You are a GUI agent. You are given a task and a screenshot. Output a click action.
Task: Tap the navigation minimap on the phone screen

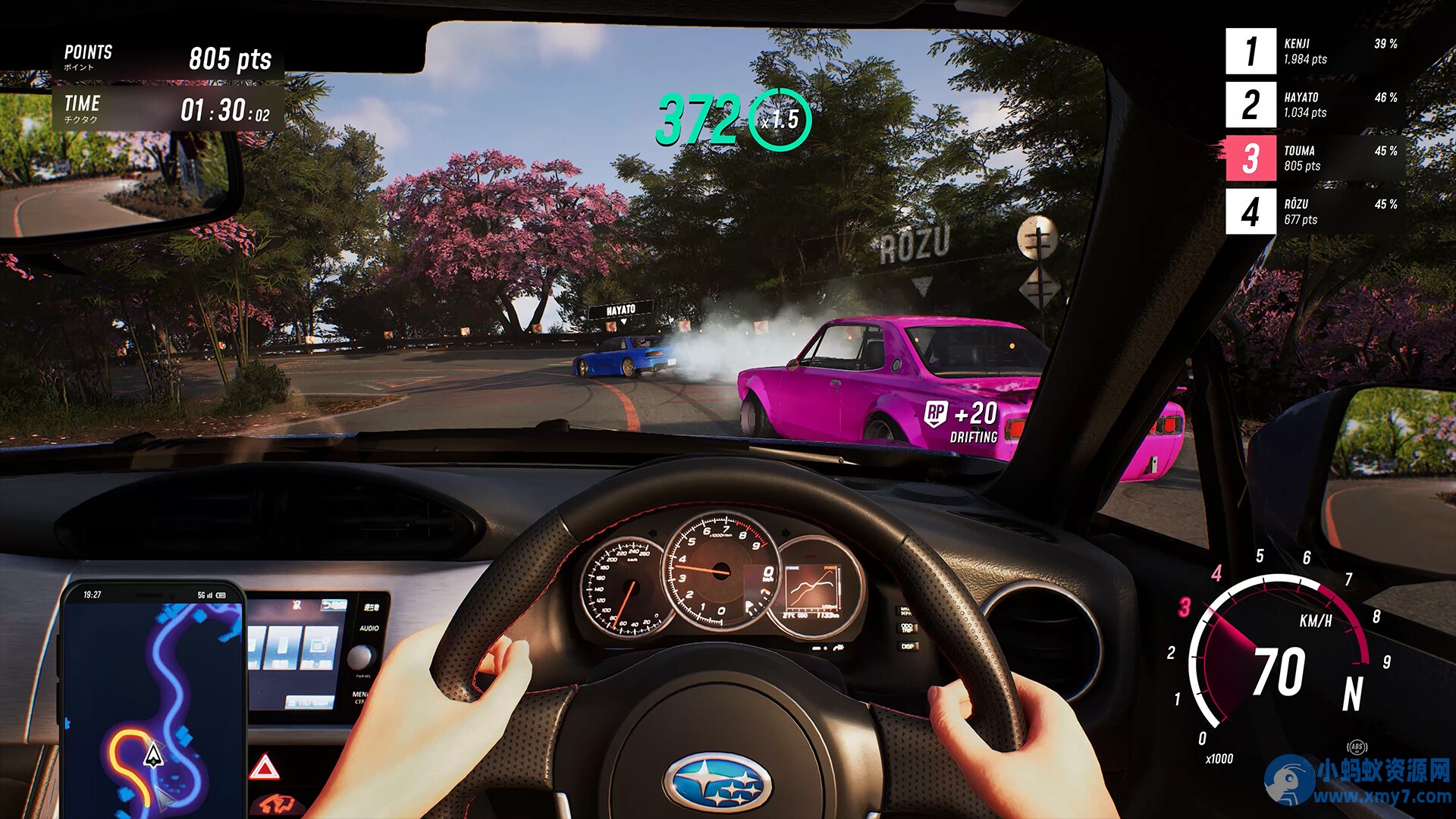pos(152,705)
